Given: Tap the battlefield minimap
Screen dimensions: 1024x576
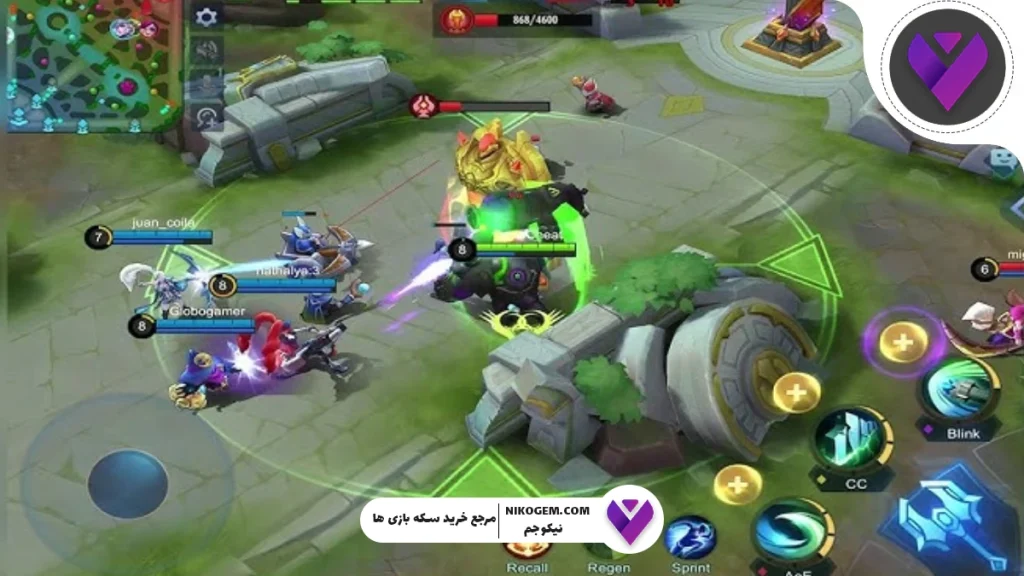Looking at the screenshot, I should 91,65.
